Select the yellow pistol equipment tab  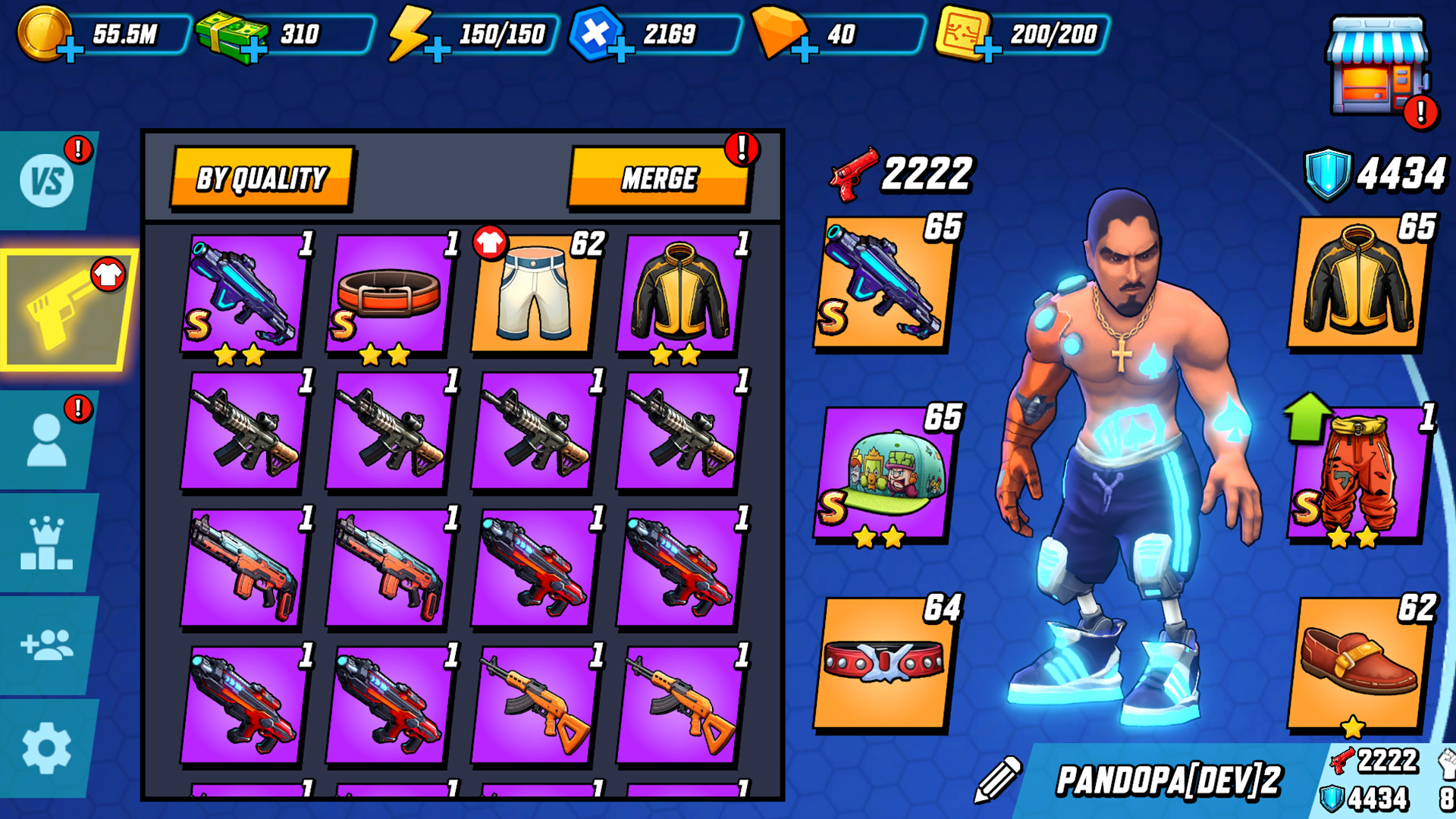pos(64,311)
